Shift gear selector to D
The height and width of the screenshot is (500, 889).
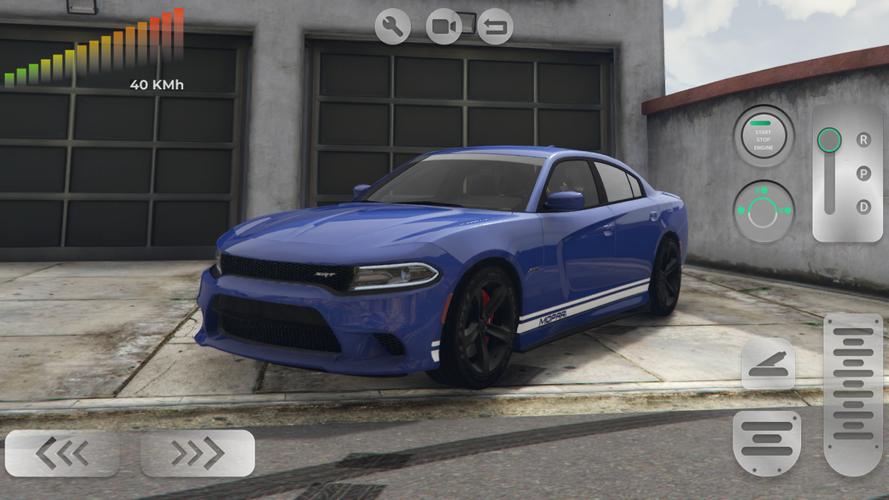click(x=864, y=206)
